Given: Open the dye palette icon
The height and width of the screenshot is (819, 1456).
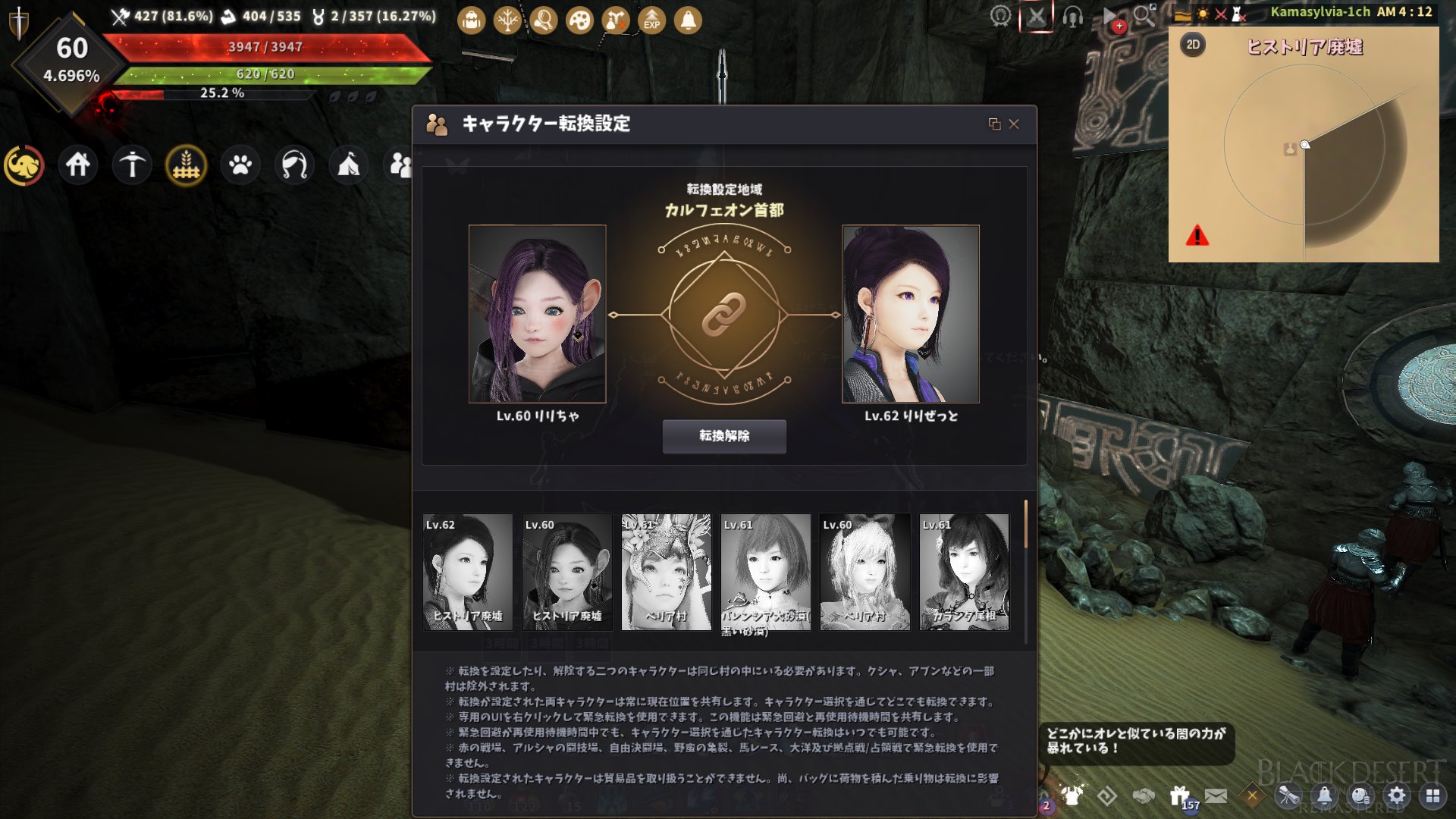Looking at the screenshot, I should 579,20.
